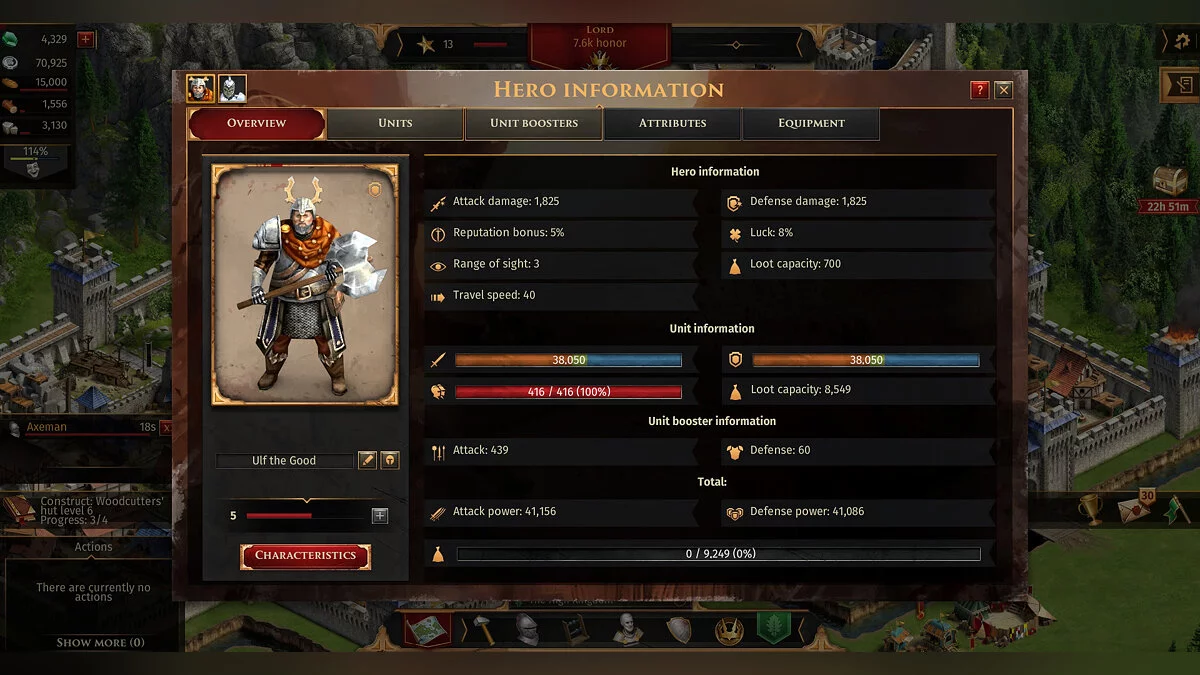
Task: Close the Hero information window
Action: [x=1003, y=90]
